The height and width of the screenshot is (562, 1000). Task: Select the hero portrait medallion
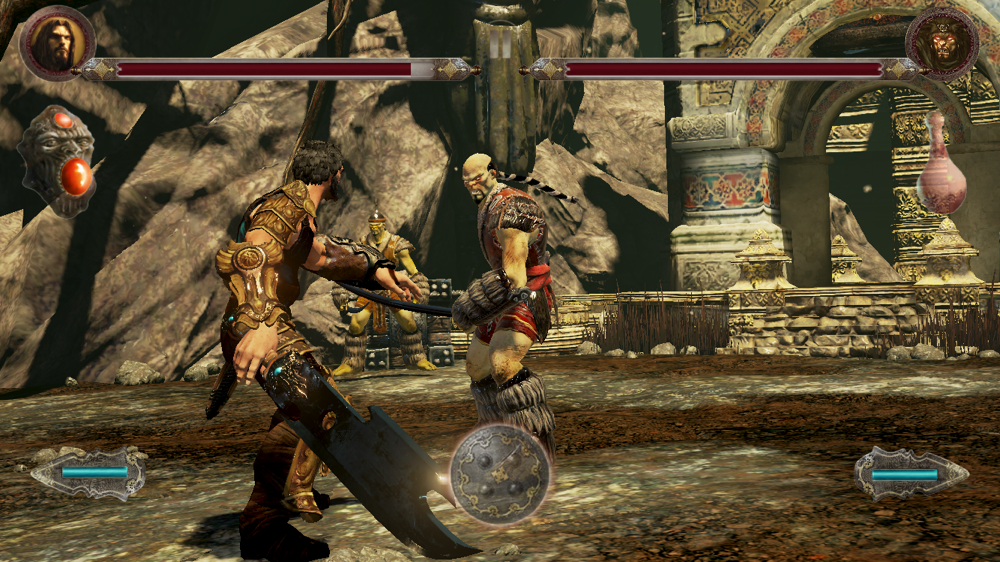(57, 42)
